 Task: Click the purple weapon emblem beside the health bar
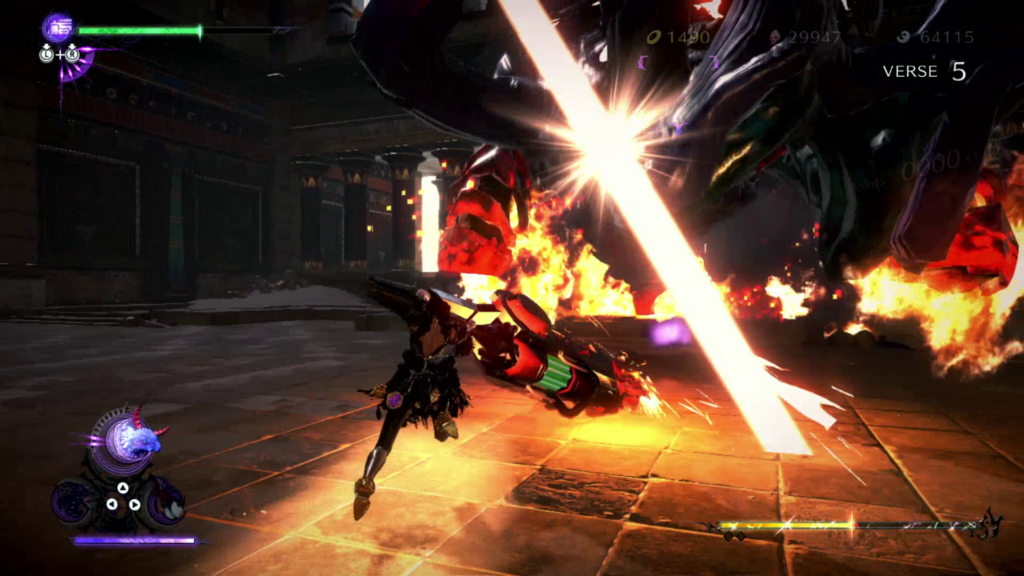point(57,26)
